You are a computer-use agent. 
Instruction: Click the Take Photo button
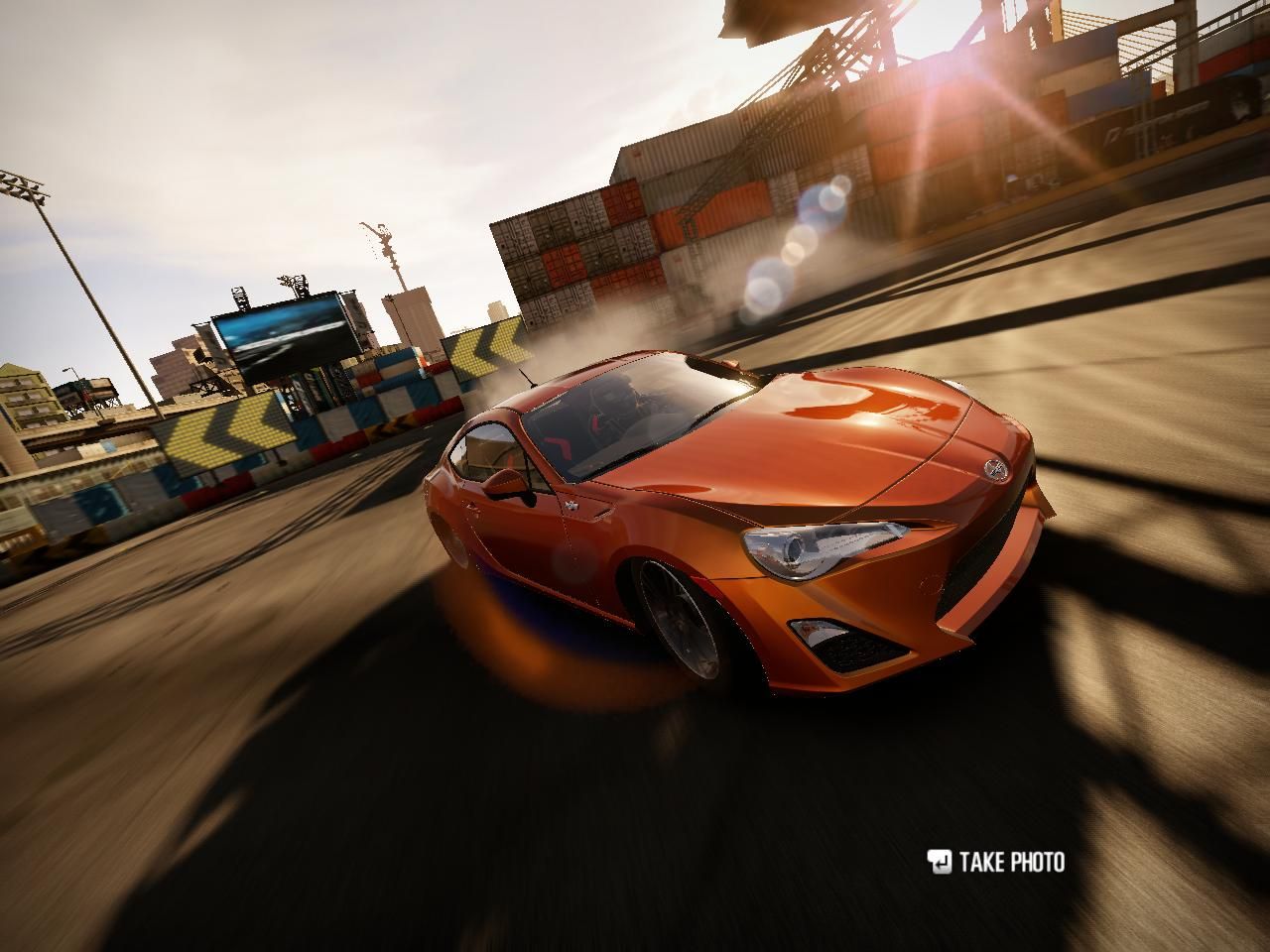point(996,862)
